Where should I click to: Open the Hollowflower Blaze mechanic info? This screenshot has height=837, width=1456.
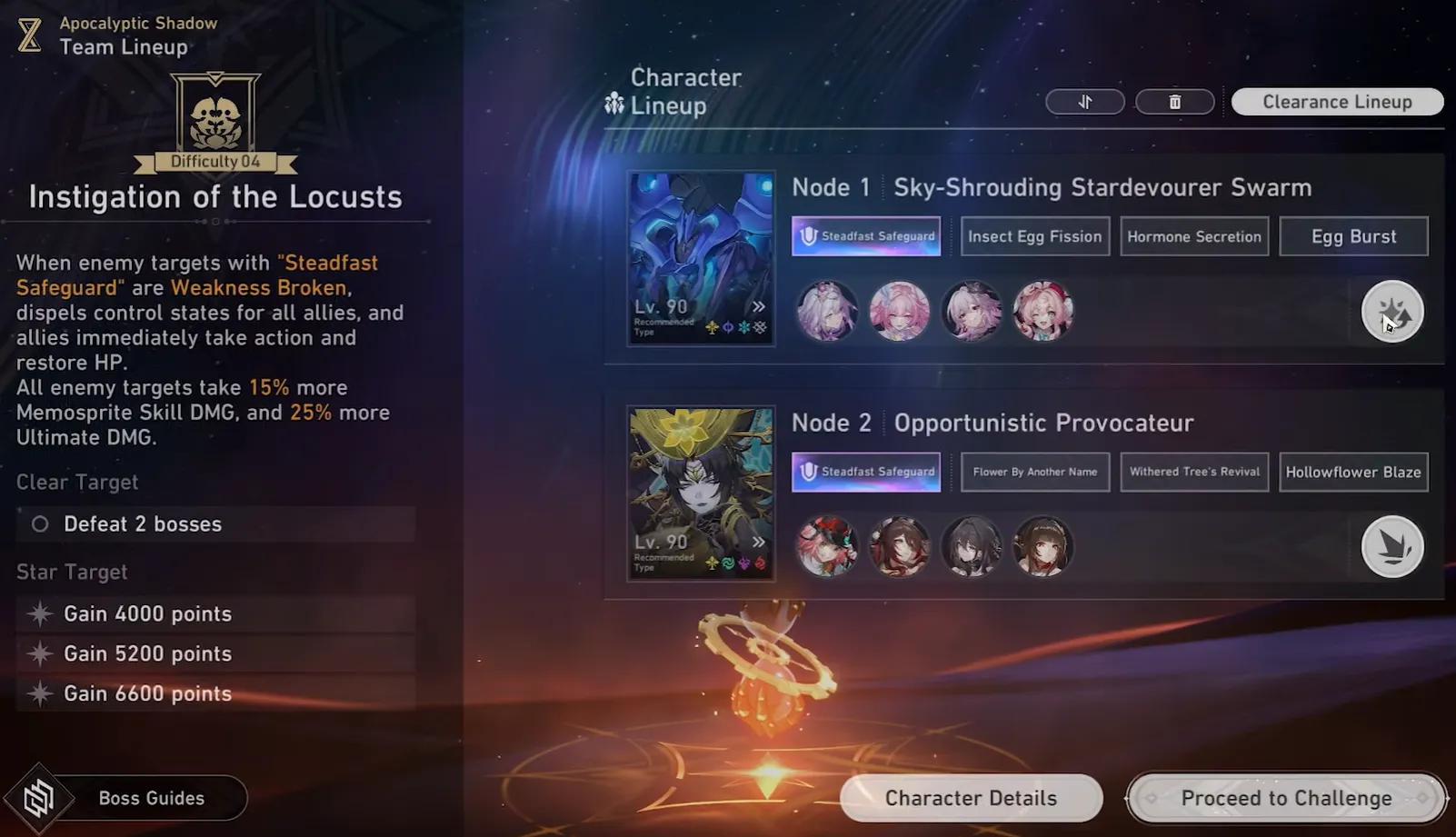pyautogui.click(x=1352, y=472)
